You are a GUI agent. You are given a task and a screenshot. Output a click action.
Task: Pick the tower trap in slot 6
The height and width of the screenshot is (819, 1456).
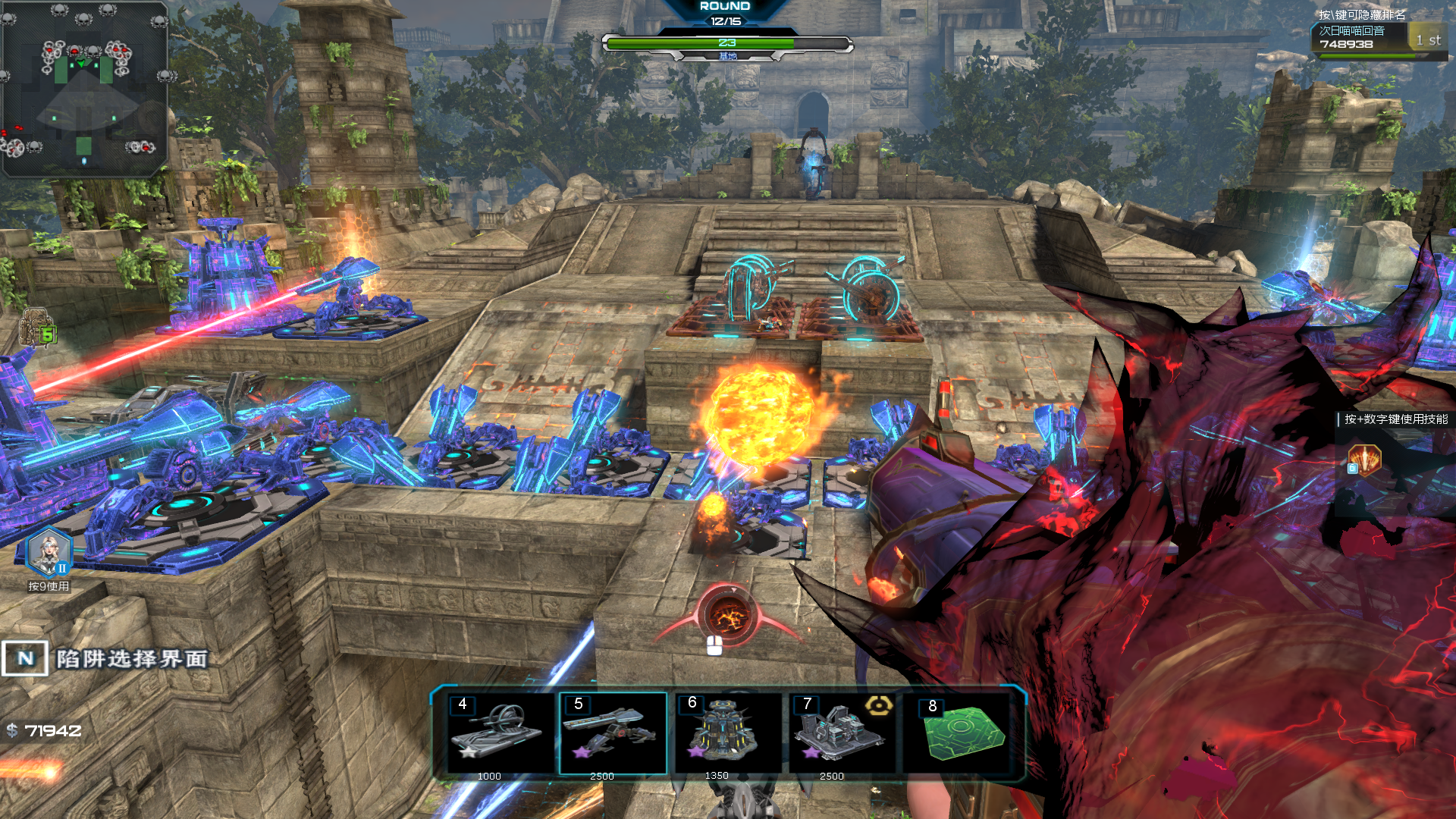726,733
